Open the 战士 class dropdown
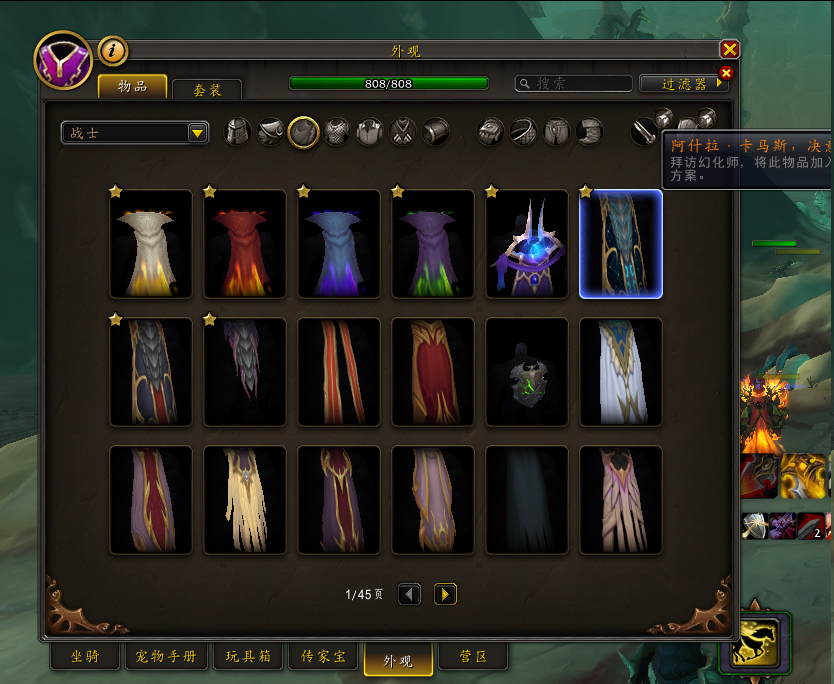This screenshot has height=684, width=834. click(x=135, y=133)
